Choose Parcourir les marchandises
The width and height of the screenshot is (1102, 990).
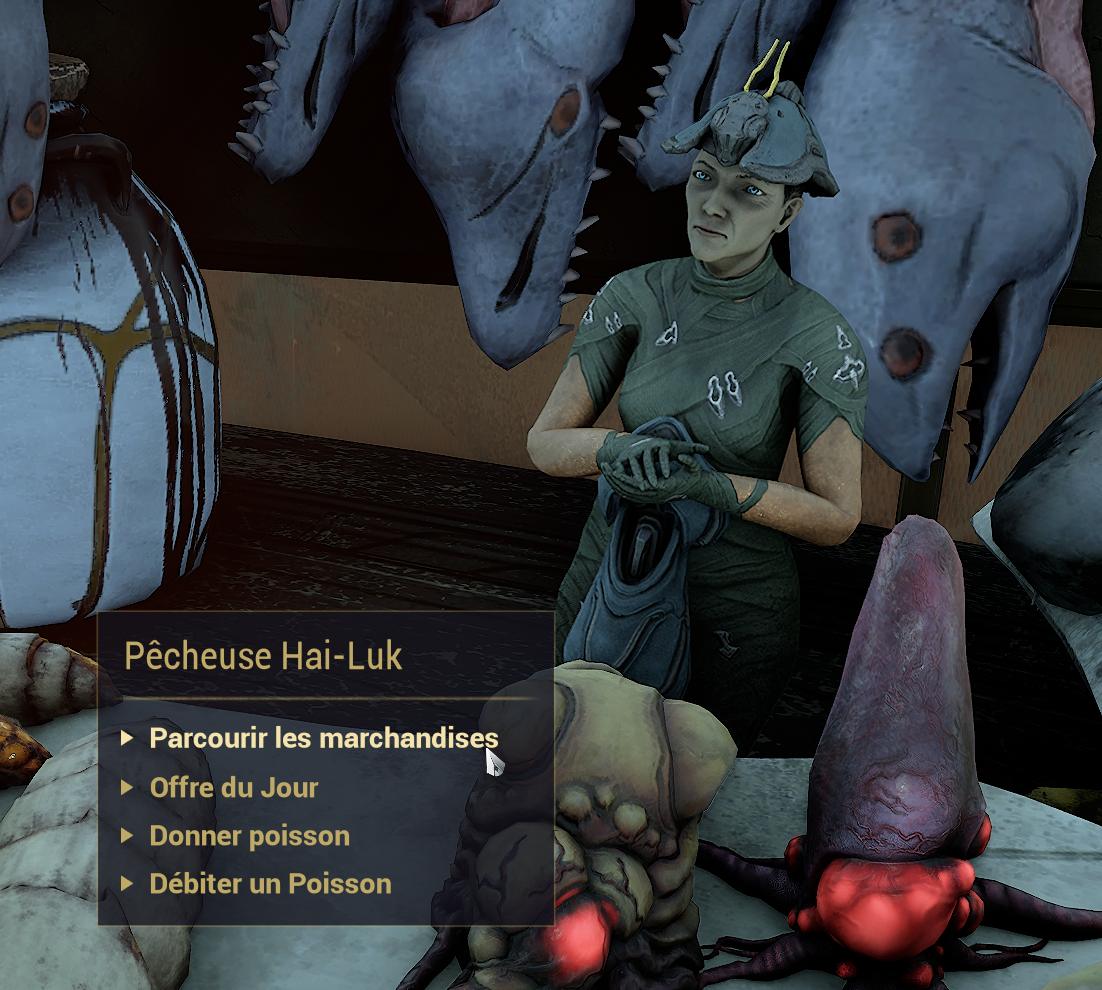(322, 739)
